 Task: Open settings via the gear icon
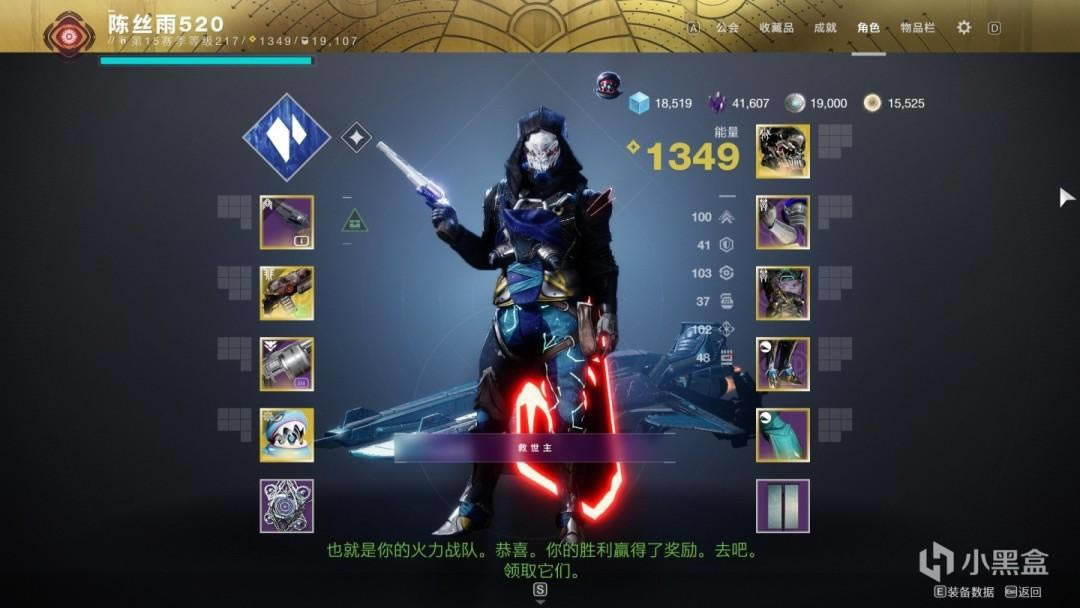click(964, 28)
